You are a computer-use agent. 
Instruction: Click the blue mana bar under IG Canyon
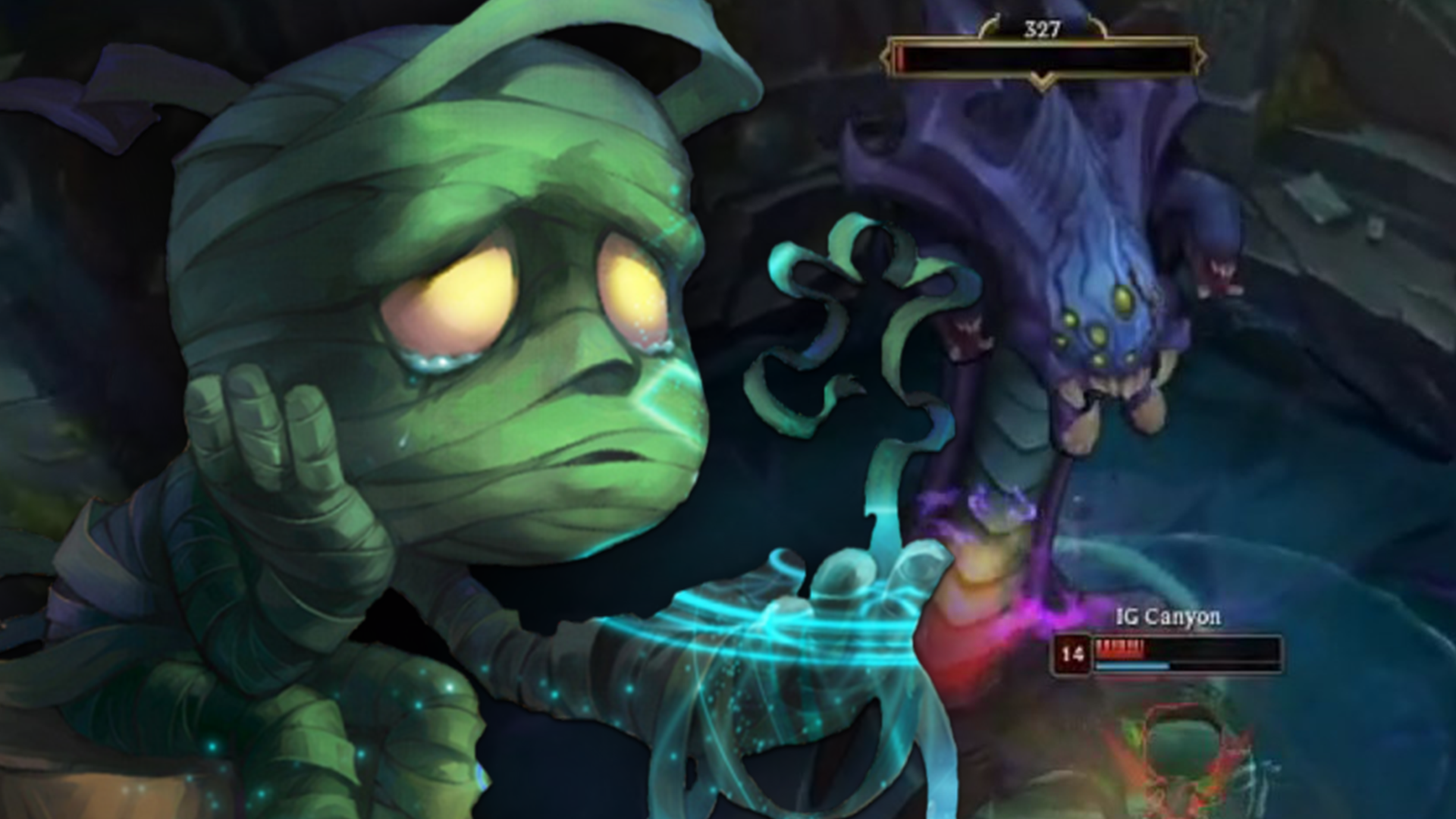(x=1132, y=666)
